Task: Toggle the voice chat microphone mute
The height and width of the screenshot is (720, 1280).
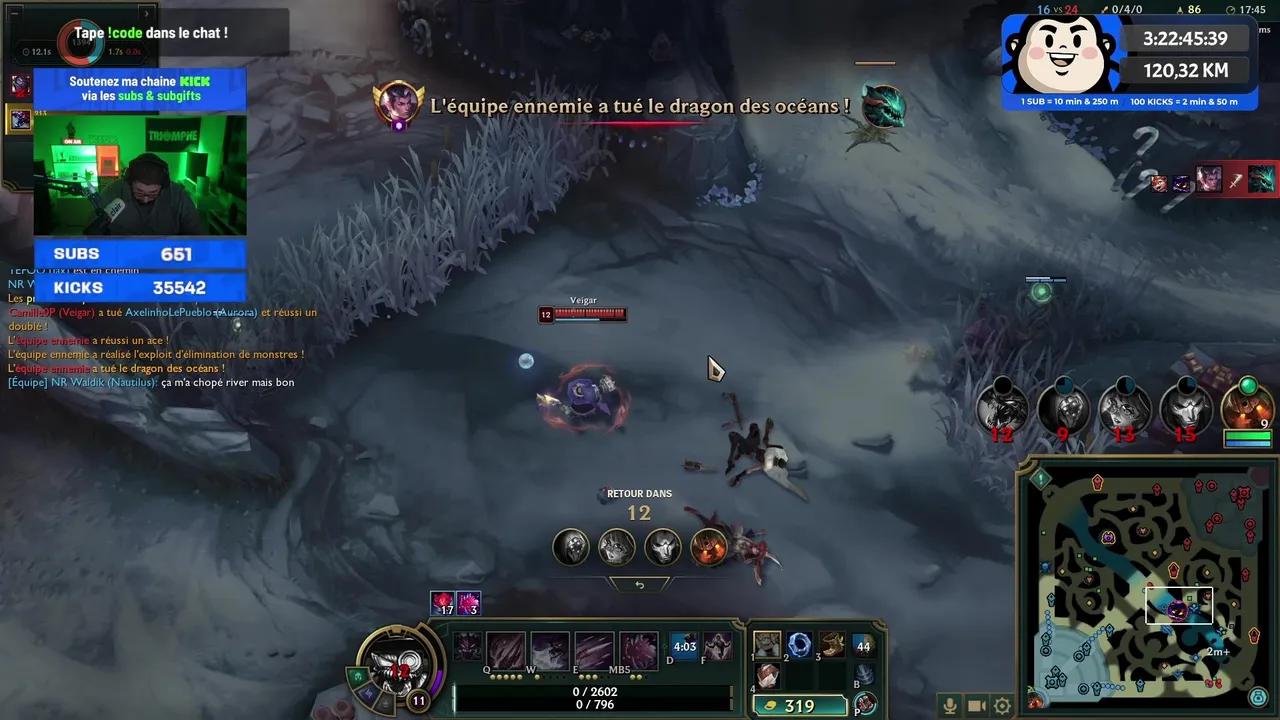Action: 949,704
